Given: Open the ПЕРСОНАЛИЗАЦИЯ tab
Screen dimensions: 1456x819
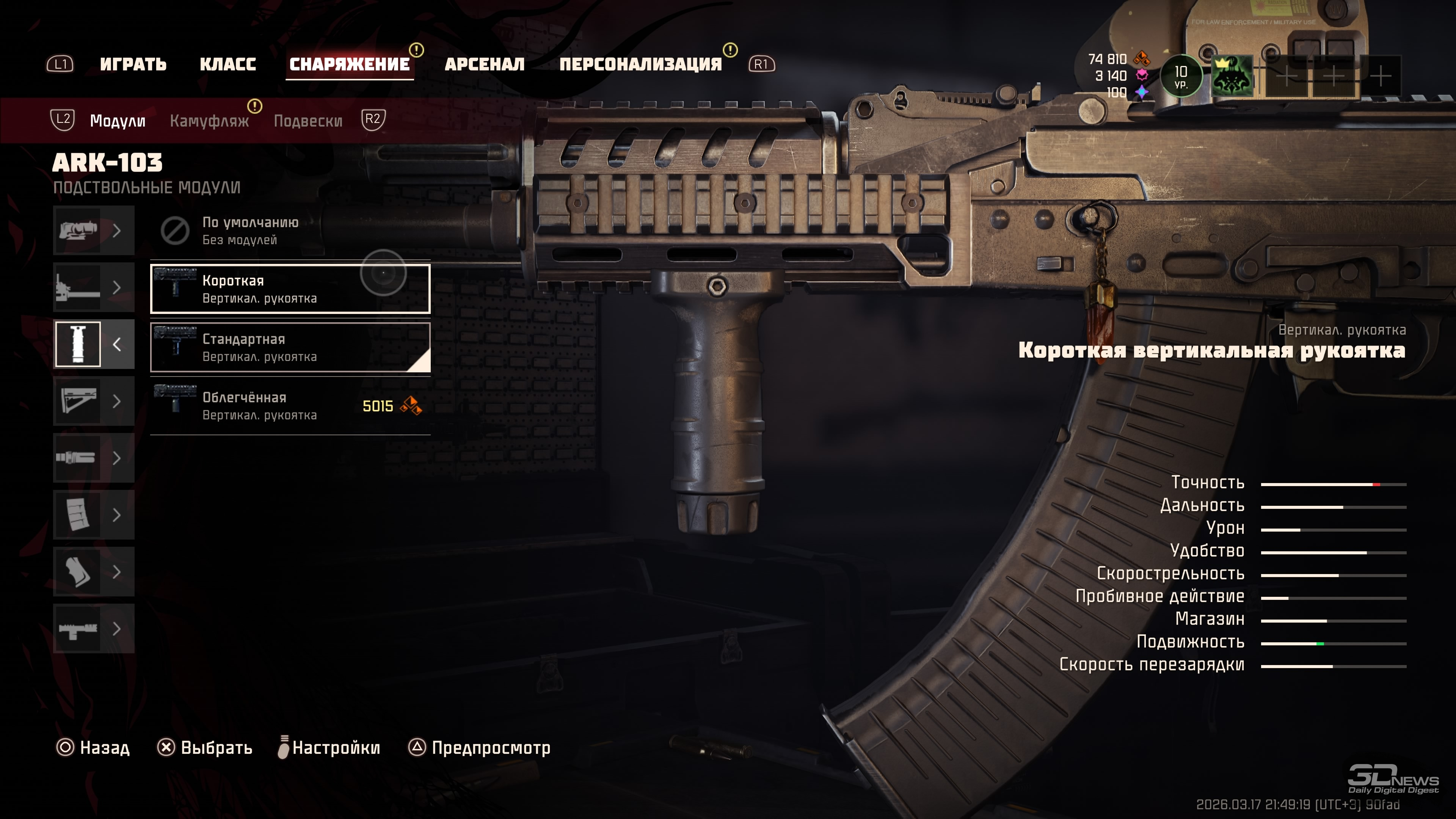Looking at the screenshot, I should [640, 64].
